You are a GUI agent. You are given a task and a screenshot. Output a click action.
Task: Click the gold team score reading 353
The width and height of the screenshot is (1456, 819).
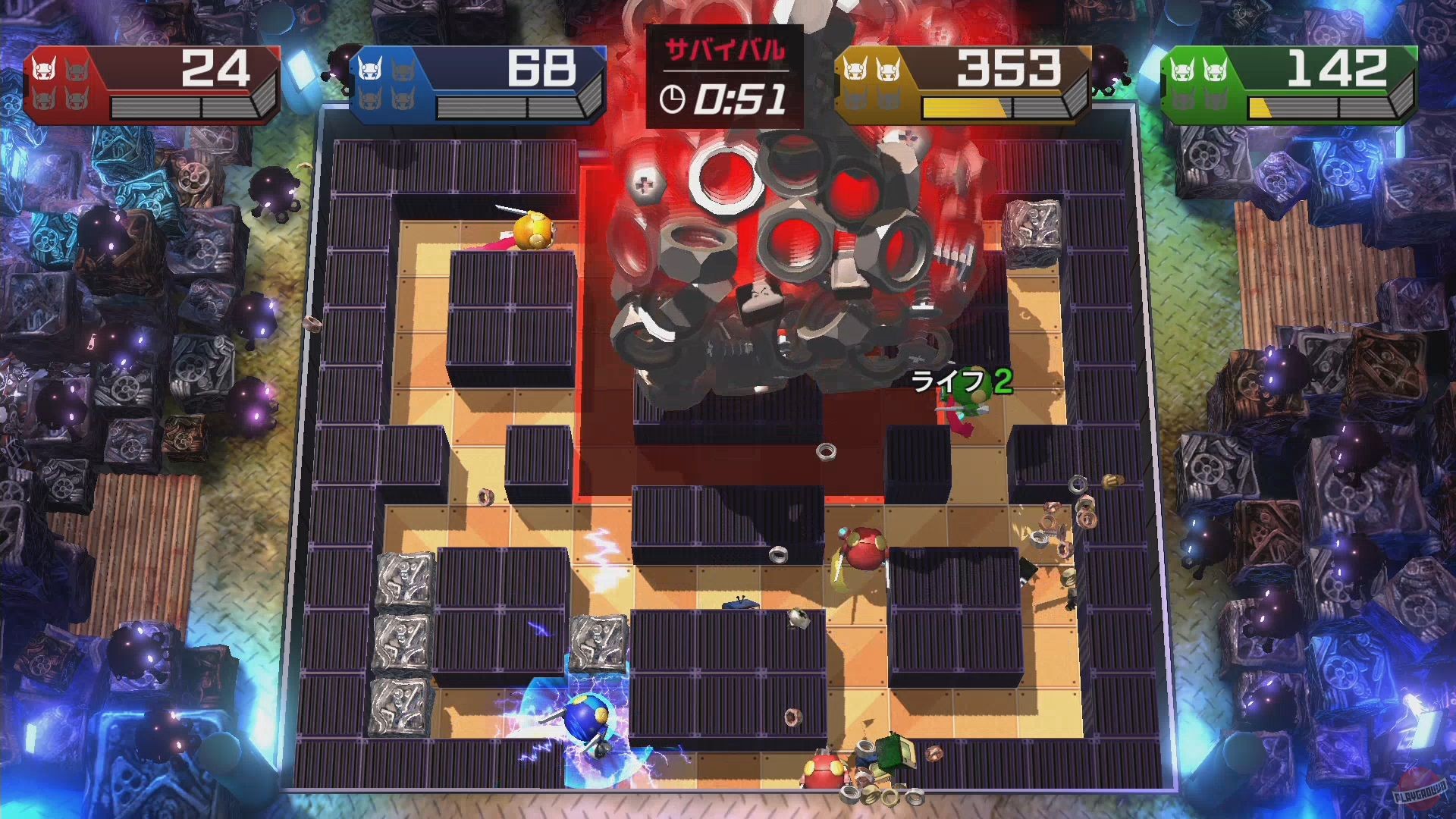tap(1009, 67)
